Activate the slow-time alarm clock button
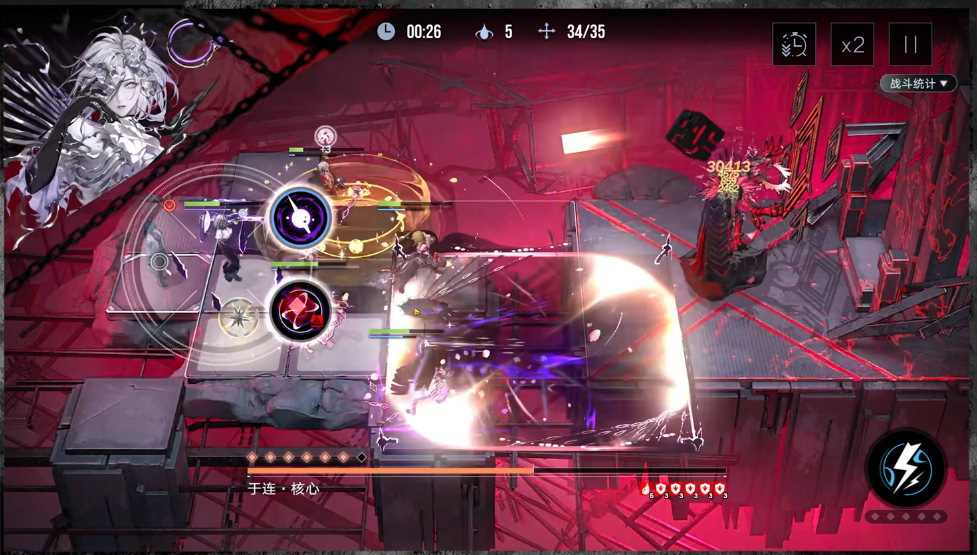 point(794,45)
